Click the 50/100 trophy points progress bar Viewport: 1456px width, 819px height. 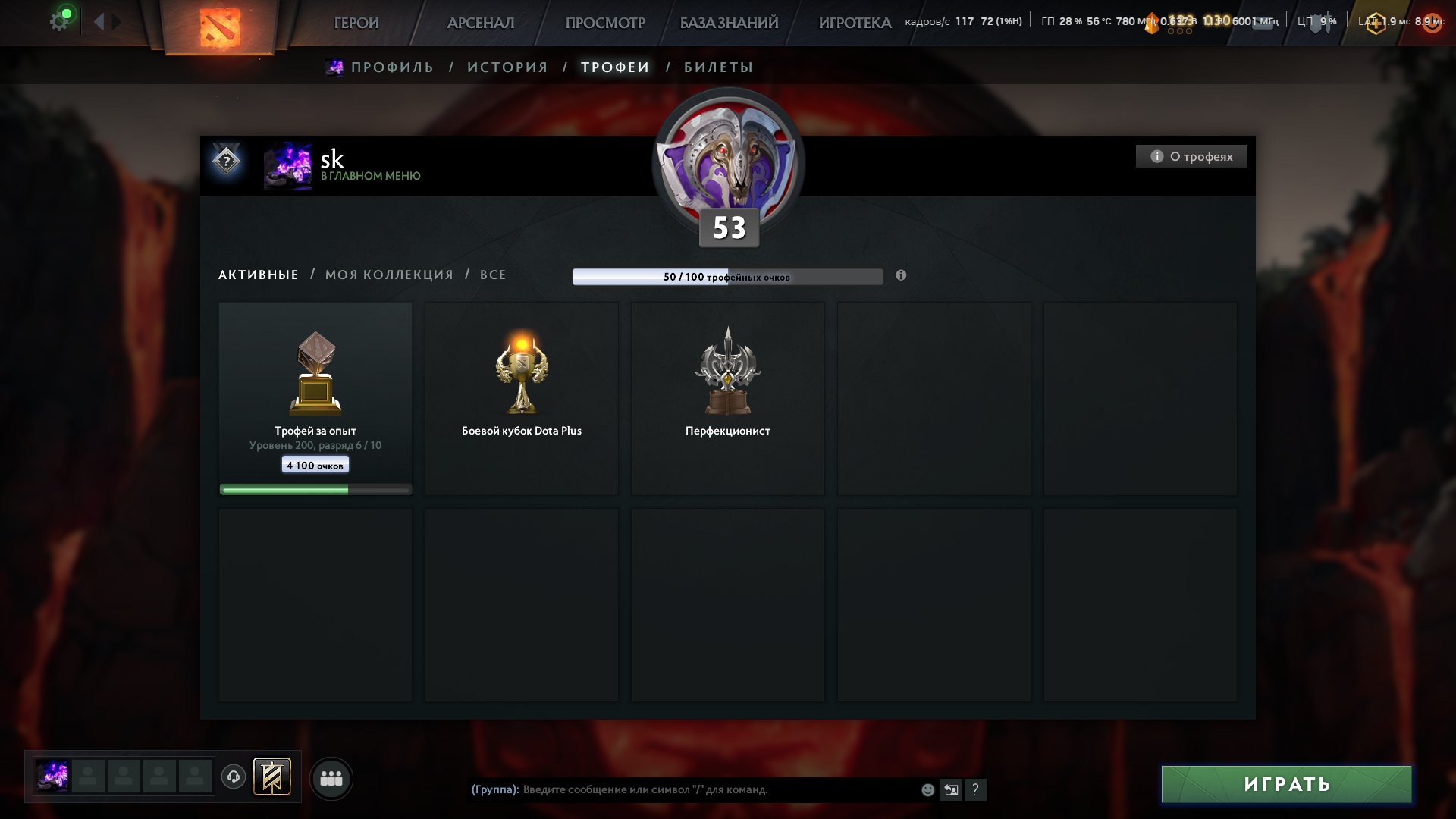[728, 276]
